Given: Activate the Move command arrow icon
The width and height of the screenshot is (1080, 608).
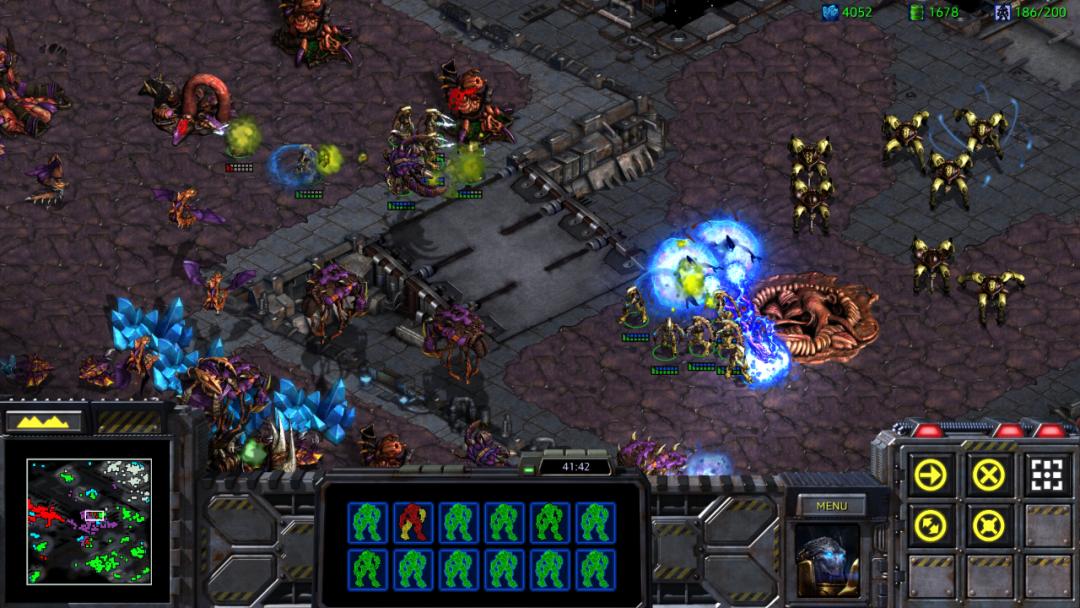Looking at the screenshot, I should (930, 475).
